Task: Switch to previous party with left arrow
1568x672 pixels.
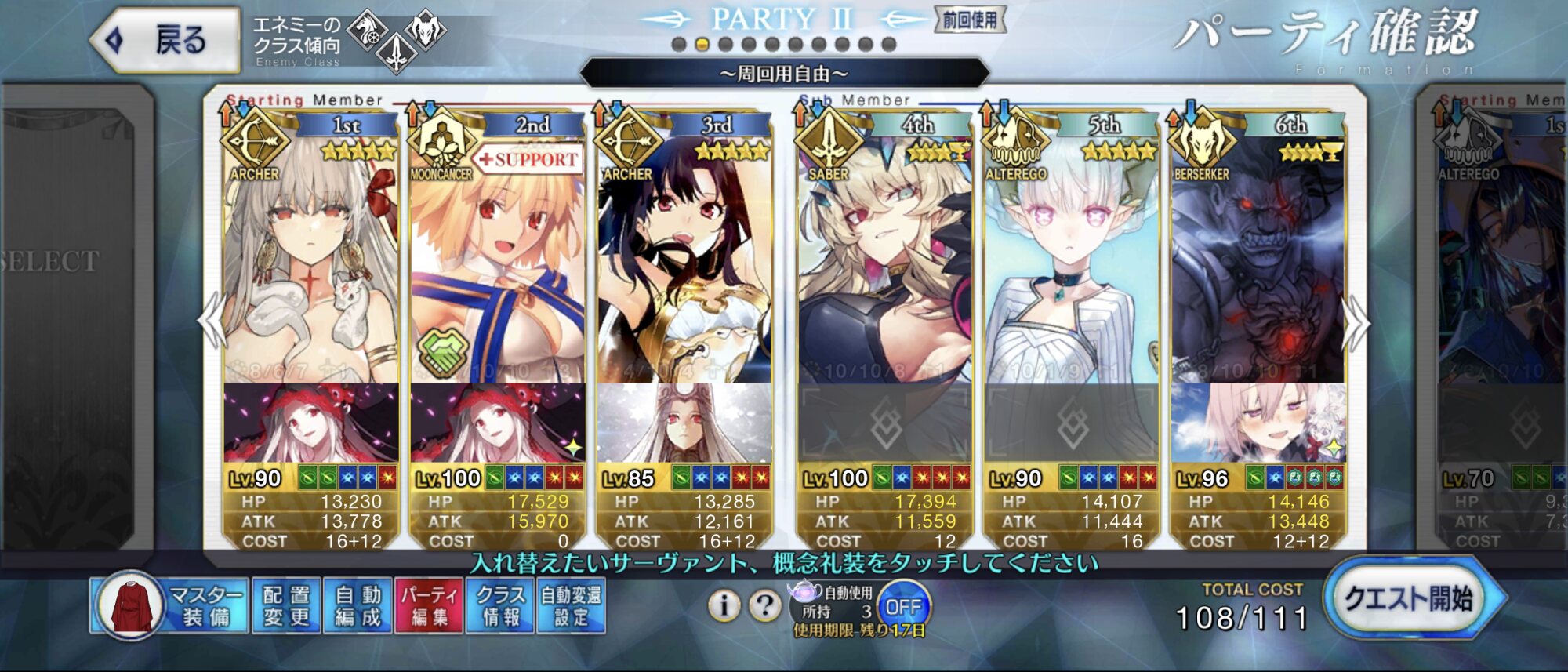Action: coord(212,321)
